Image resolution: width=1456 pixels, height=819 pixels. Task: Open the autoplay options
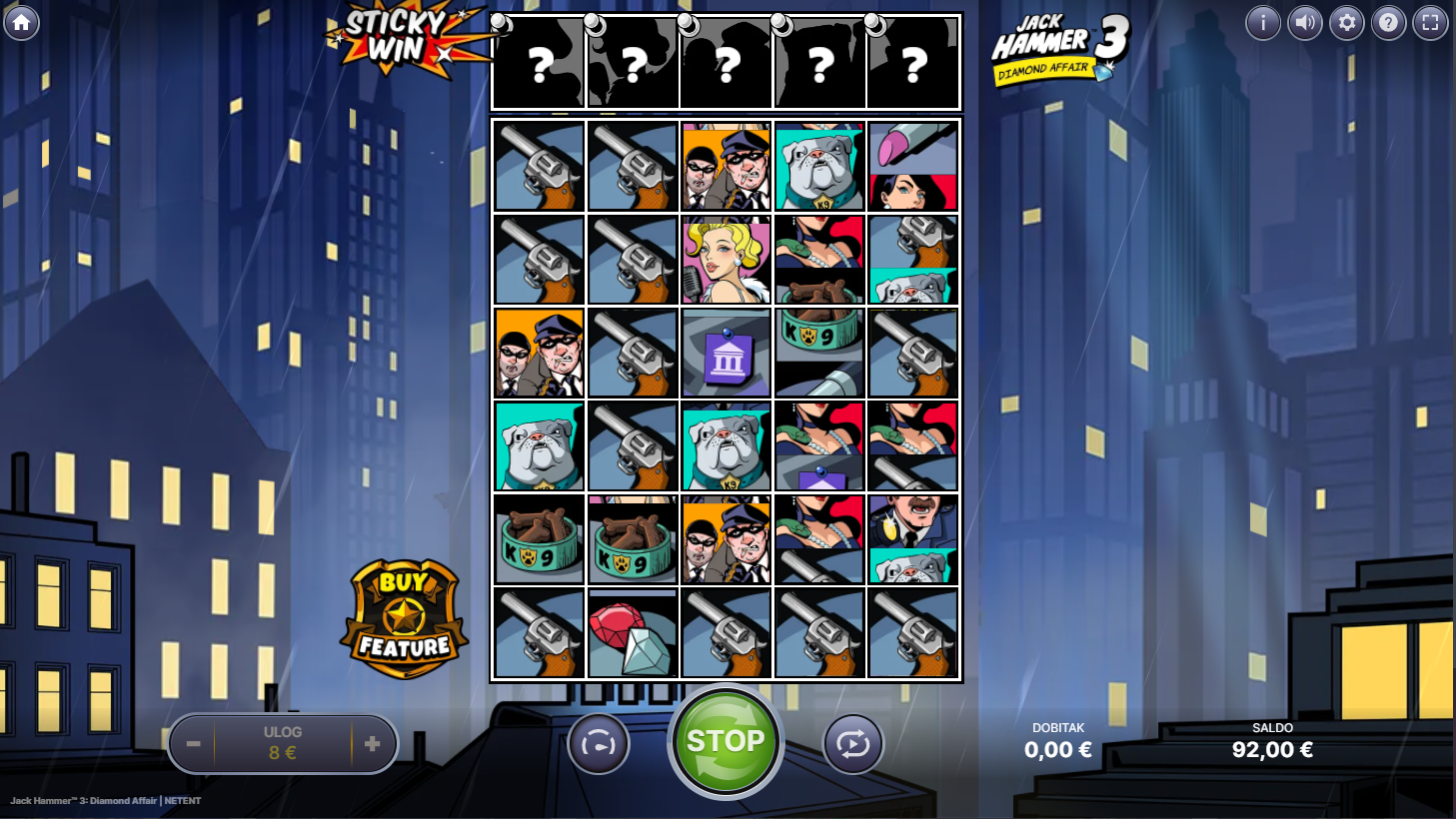tap(853, 744)
